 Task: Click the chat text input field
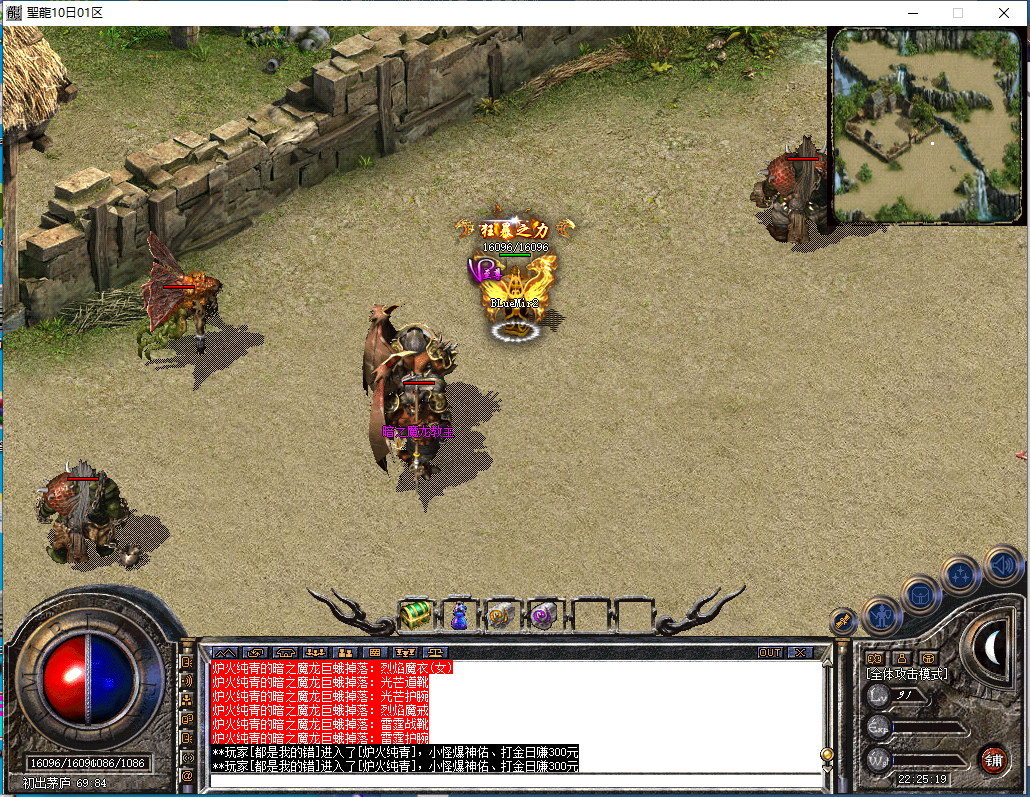click(x=510, y=780)
